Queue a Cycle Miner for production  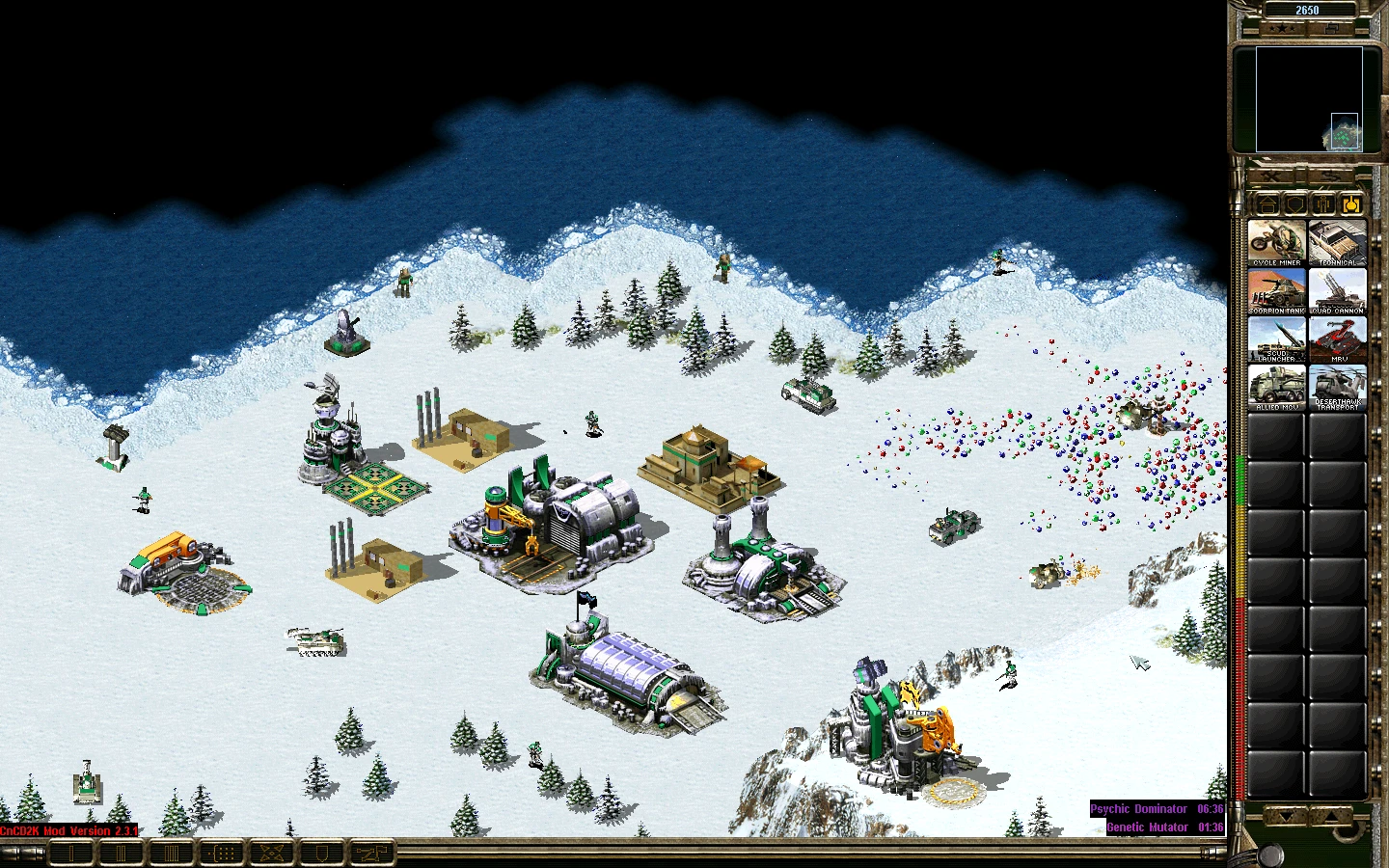pyautogui.click(x=1276, y=241)
